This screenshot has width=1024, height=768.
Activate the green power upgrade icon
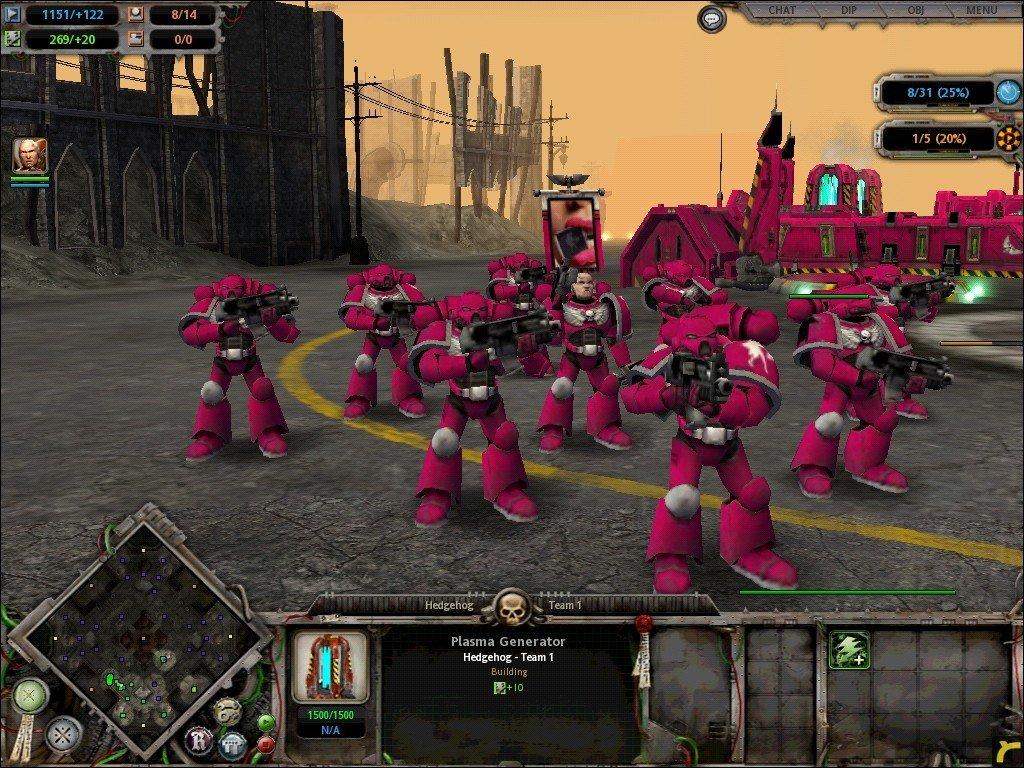tap(848, 650)
